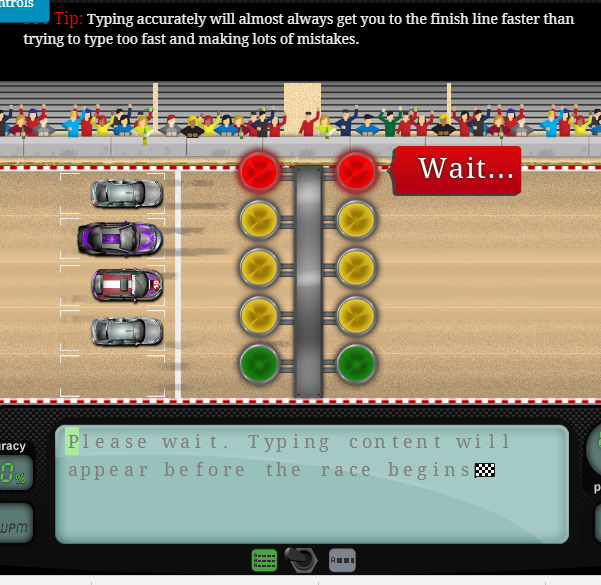The image size is (601, 585).
Task: Open the blue Controls tab
Action: tap(20, 5)
